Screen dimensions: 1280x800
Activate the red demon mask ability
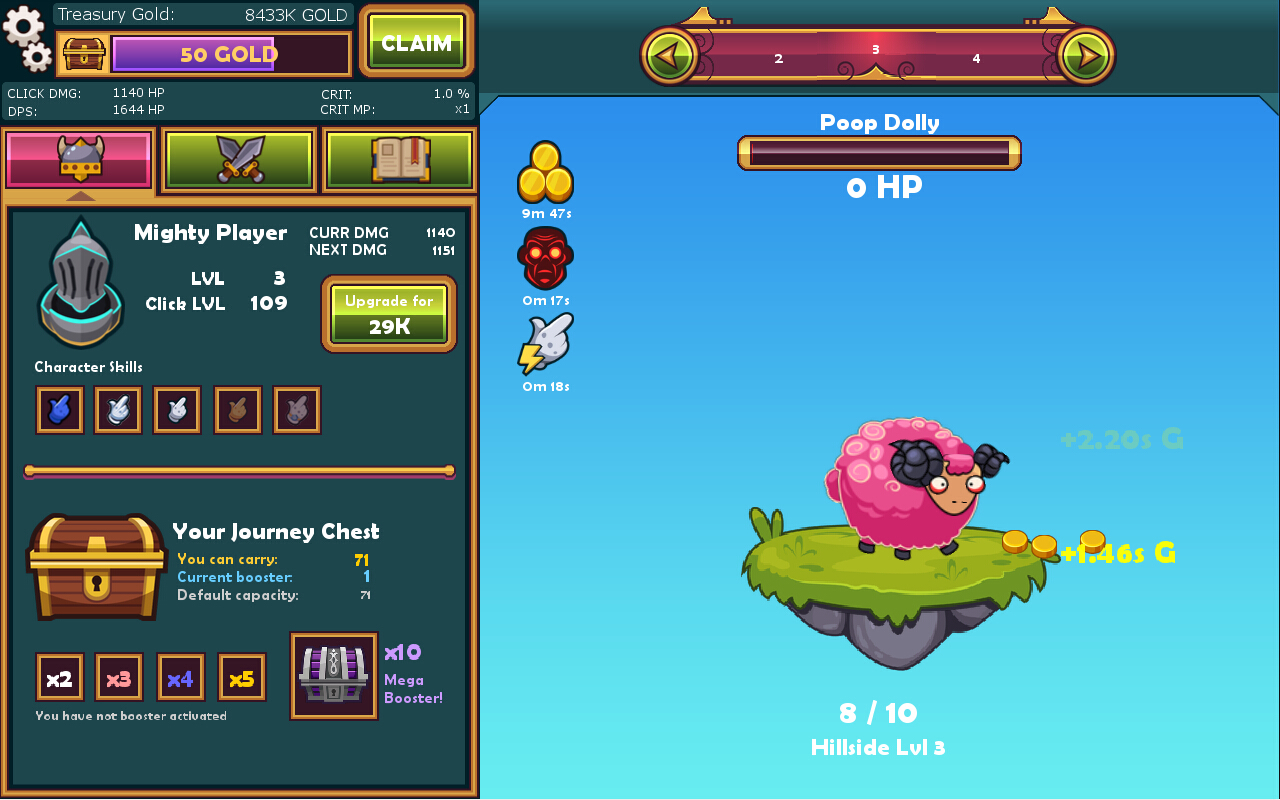point(545,258)
